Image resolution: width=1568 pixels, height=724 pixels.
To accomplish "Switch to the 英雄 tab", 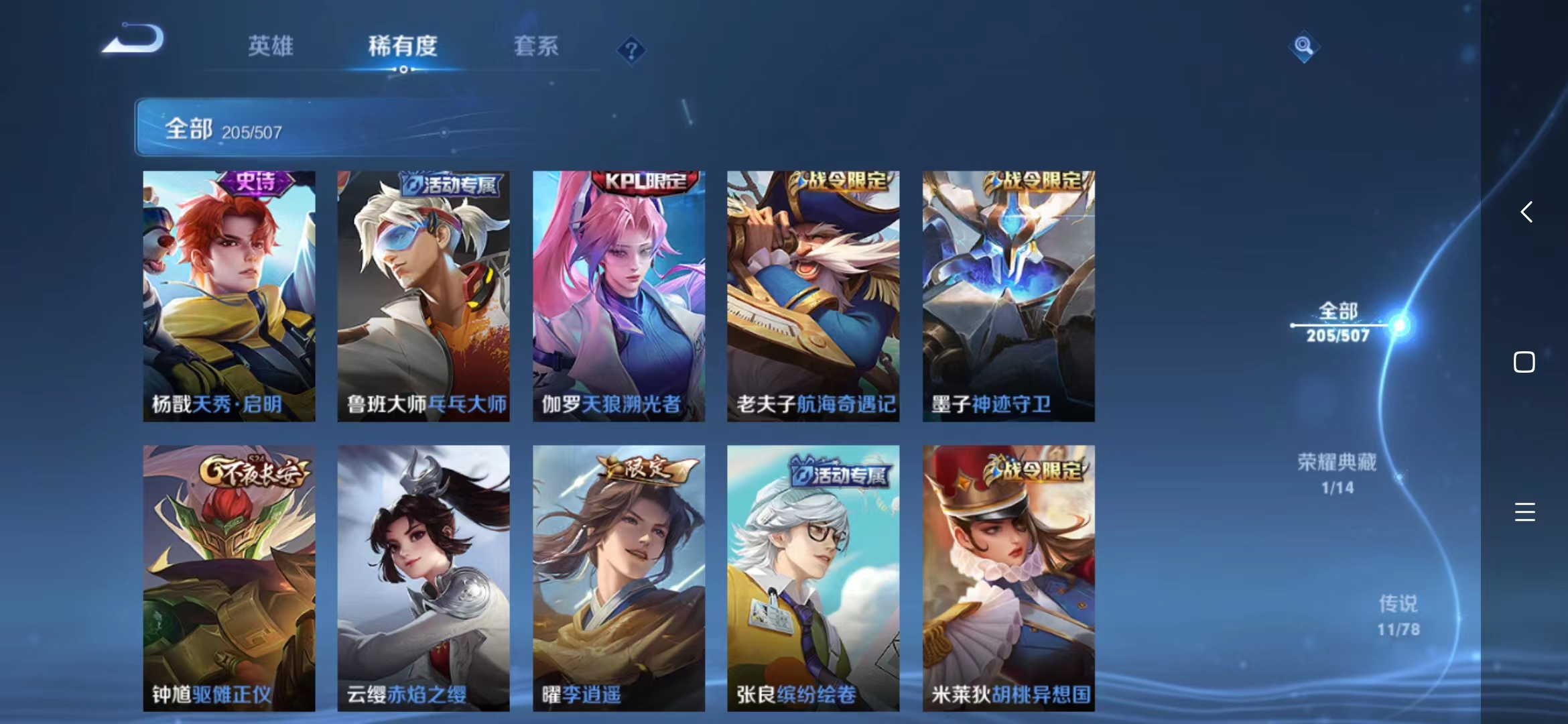I will click(x=270, y=47).
